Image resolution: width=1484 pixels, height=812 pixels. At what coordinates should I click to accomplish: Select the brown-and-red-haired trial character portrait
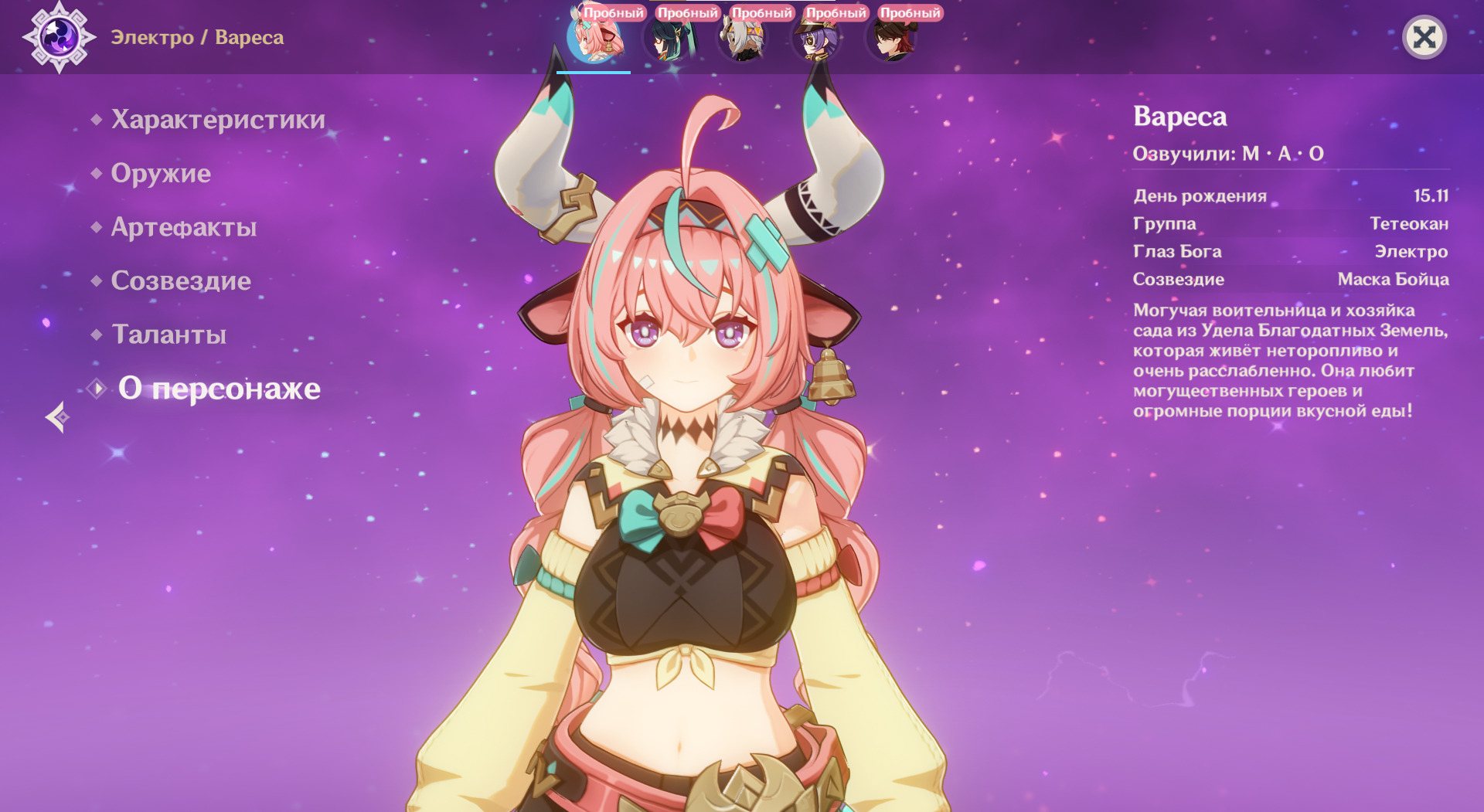coord(890,39)
